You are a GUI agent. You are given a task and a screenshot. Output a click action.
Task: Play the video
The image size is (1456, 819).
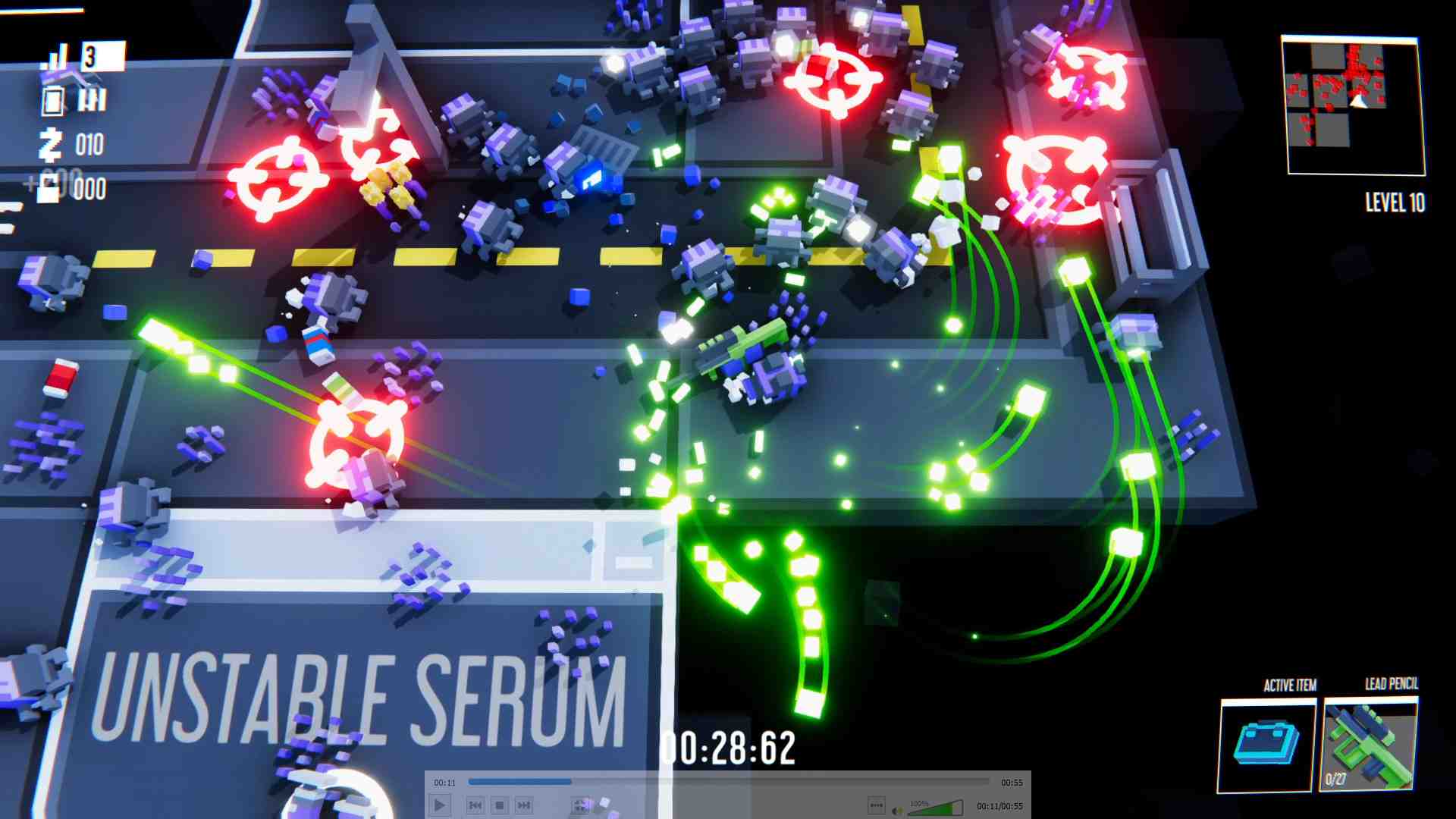(440, 805)
